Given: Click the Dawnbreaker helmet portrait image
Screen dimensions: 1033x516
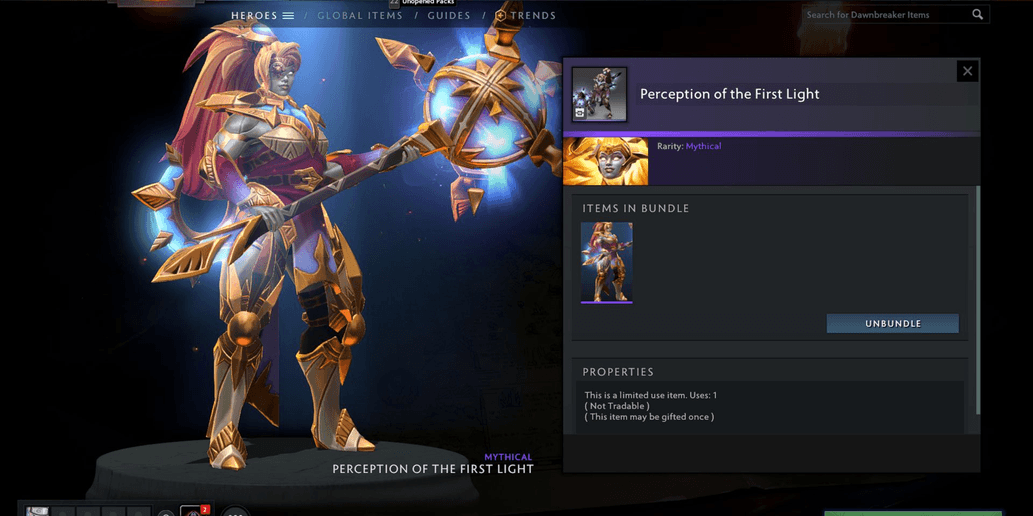Looking at the screenshot, I should pyautogui.click(x=606, y=162).
